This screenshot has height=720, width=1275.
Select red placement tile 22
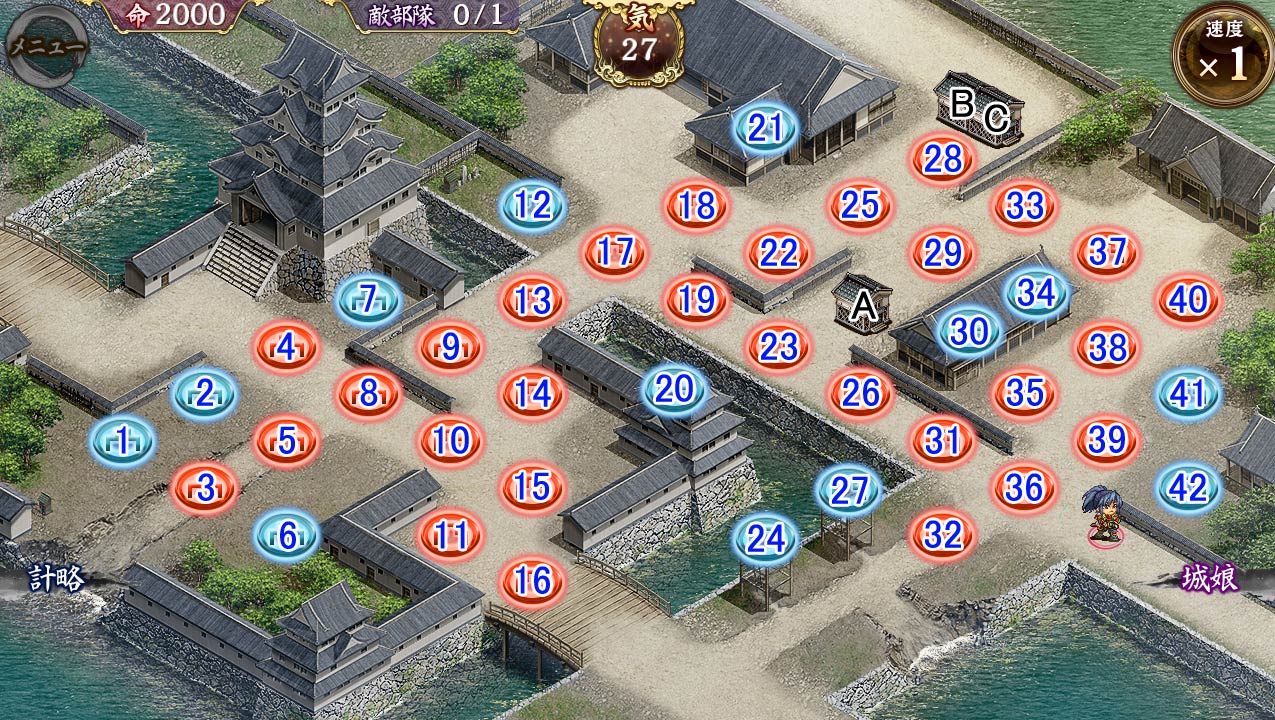[779, 253]
